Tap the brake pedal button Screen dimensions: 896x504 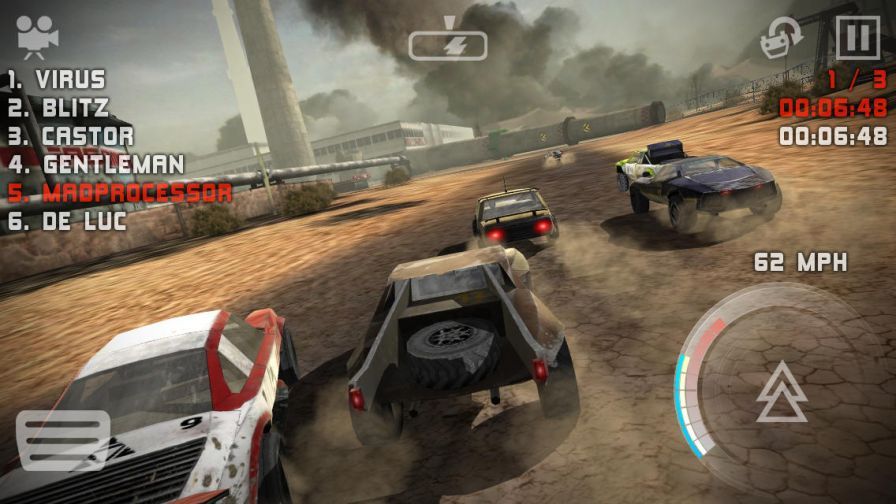[x=62, y=440]
